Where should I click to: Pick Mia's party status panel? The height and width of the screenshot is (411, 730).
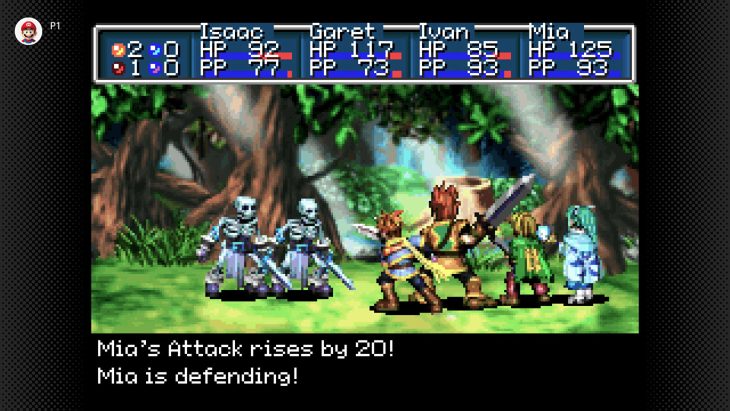576,53
